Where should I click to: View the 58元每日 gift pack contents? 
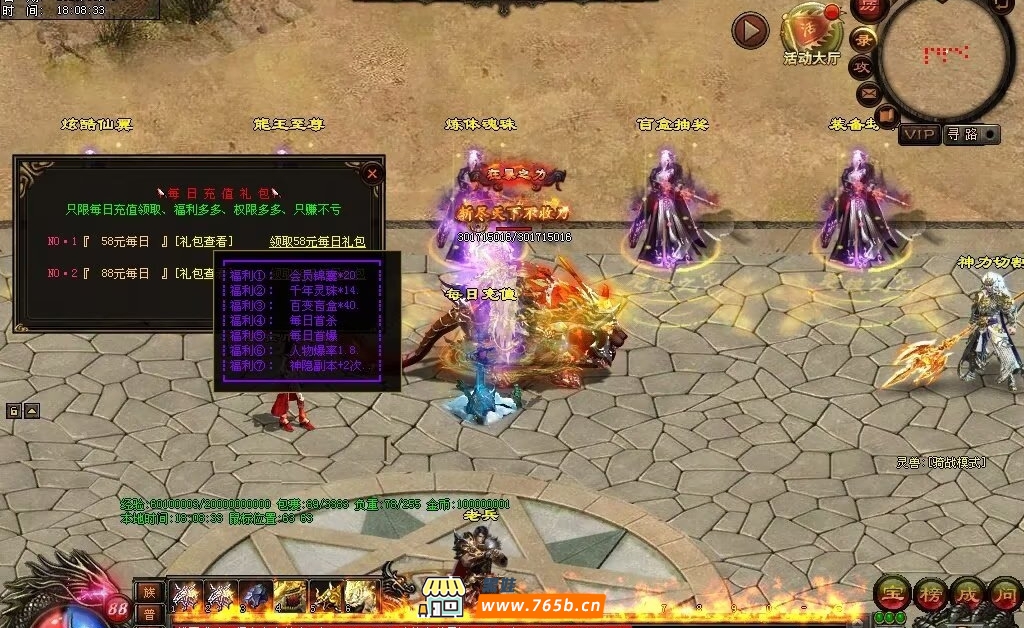point(203,242)
